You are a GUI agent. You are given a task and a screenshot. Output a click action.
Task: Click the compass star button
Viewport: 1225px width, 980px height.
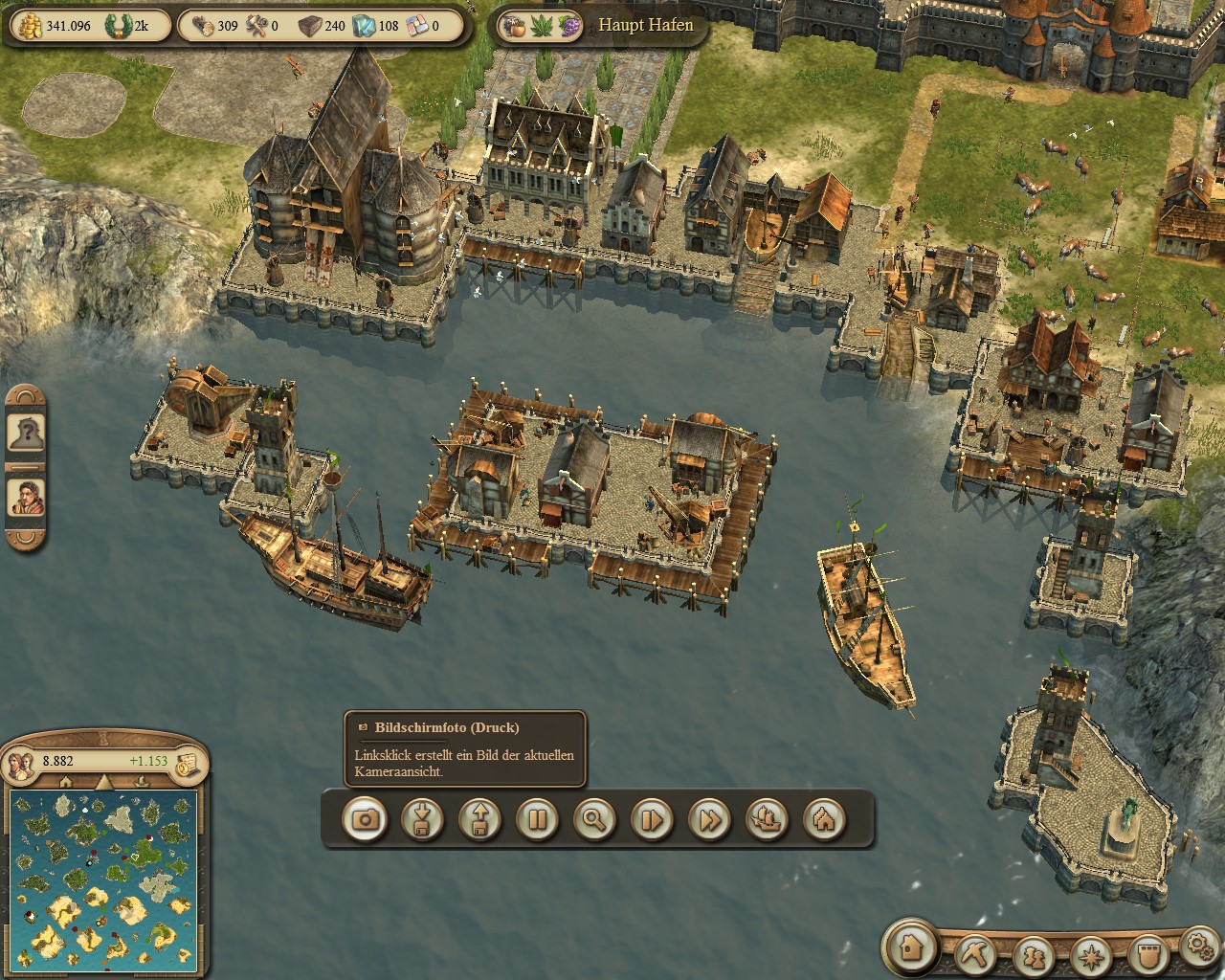(1090, 954)
